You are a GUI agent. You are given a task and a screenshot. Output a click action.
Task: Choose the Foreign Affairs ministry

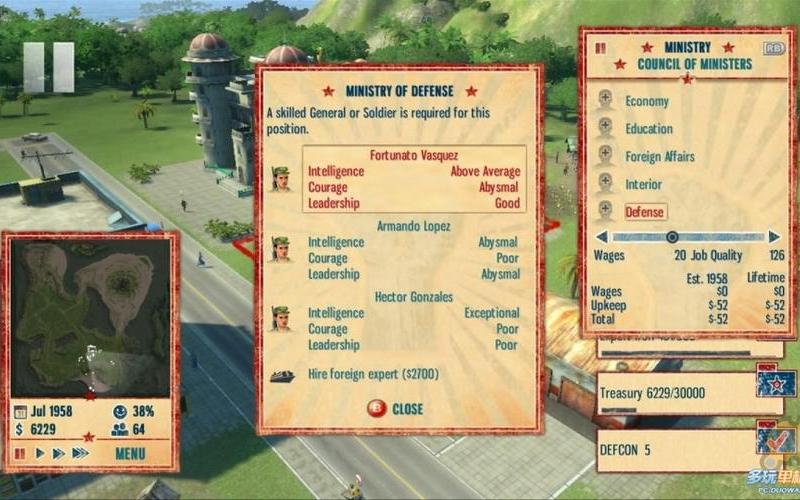point(659,157)
